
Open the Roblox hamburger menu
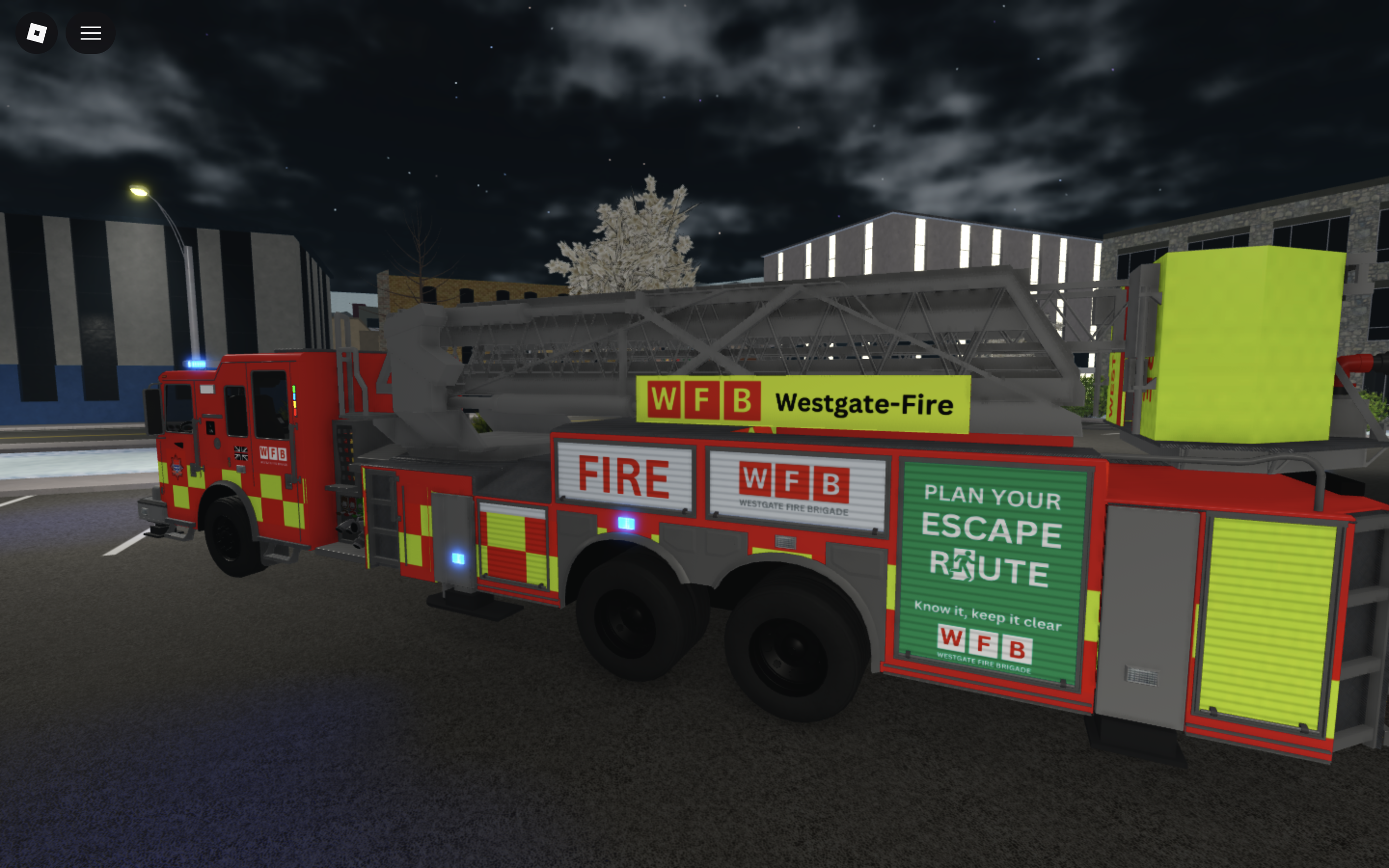[90, 33]
